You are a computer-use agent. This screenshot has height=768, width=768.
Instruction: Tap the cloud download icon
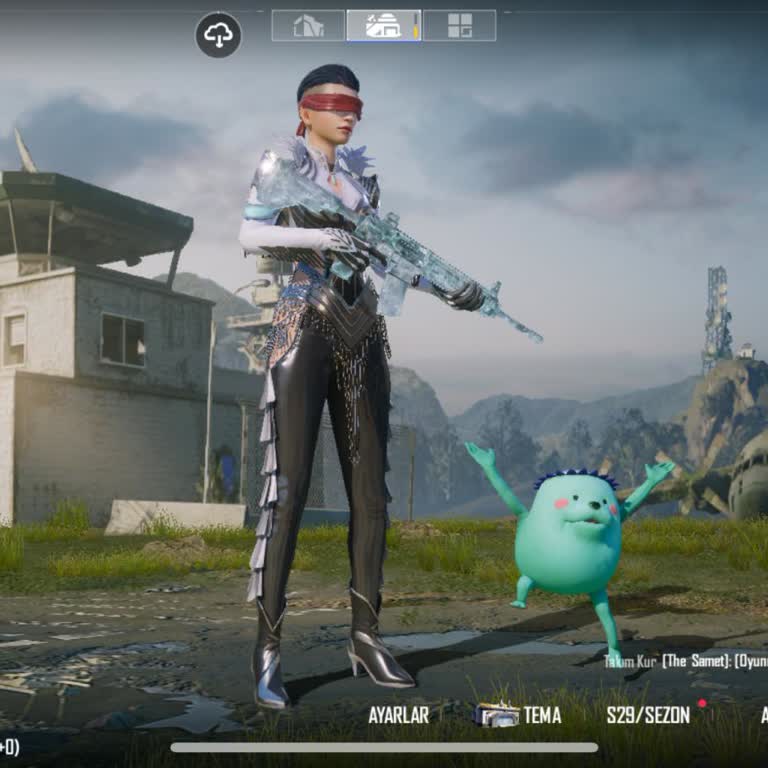(x=218, y=35)
